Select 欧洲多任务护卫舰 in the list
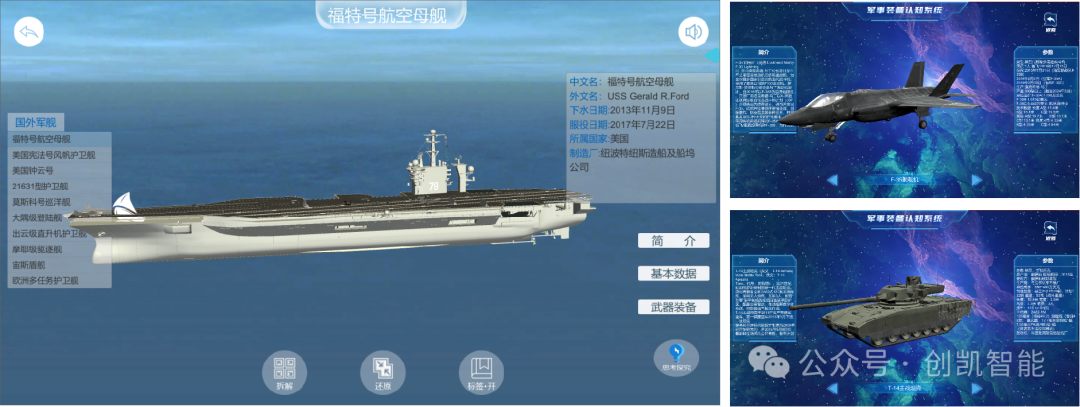Viewport: 1080px width, 407px height. point(45,281)
